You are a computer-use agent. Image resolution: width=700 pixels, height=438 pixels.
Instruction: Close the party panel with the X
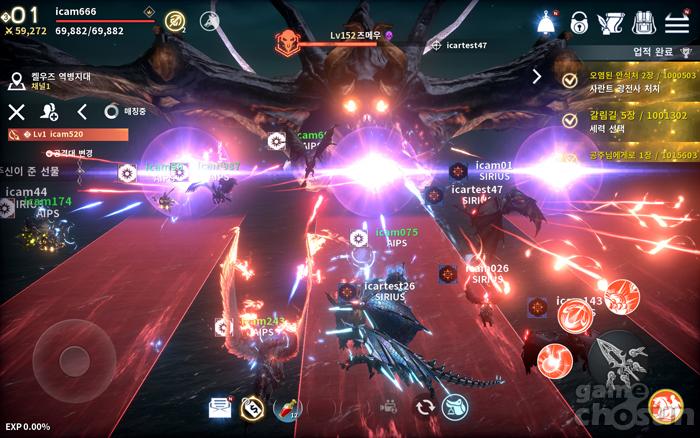click(x=16, y=112)
